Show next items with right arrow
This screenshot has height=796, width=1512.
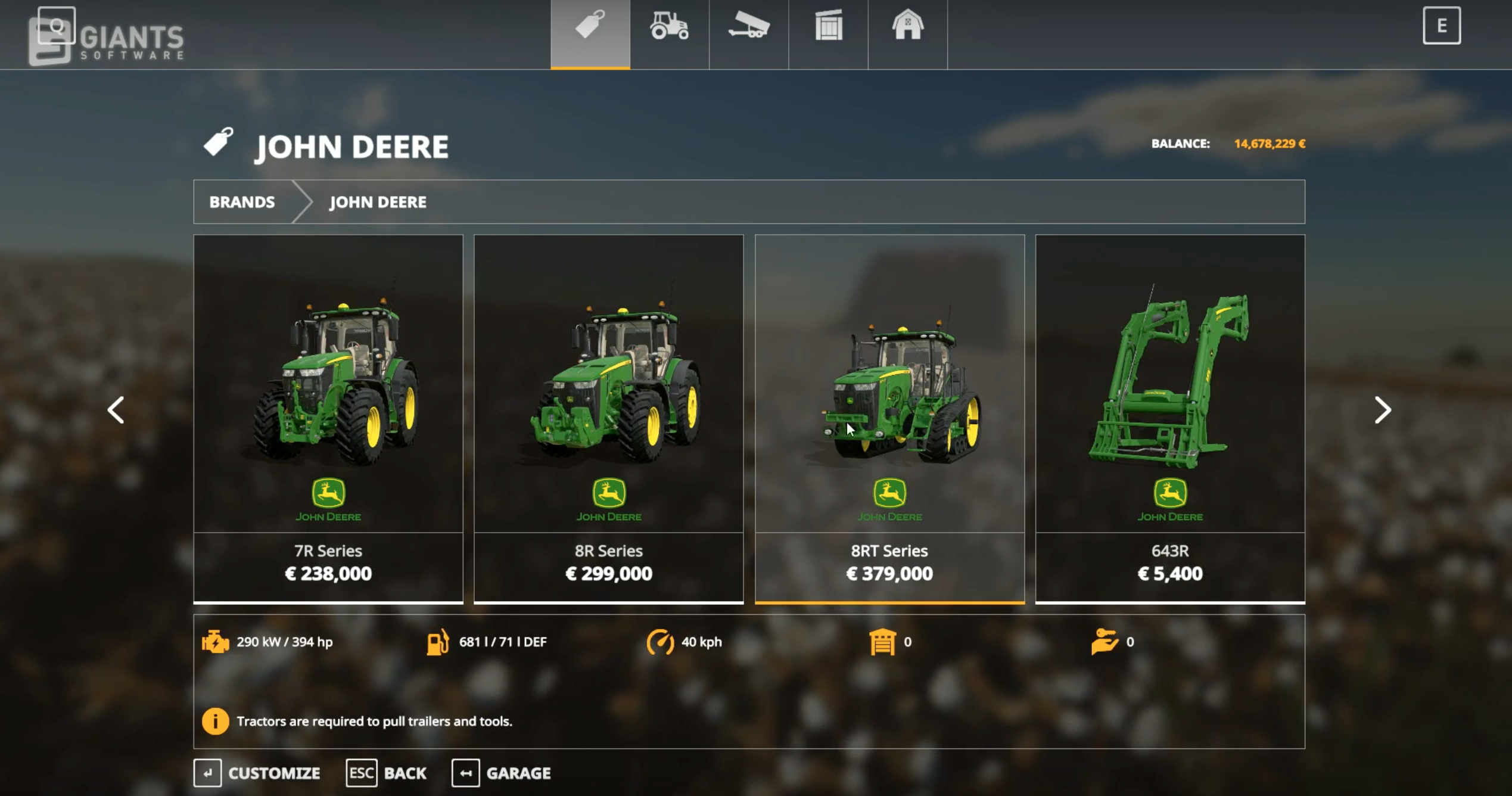coord(1382,410)
